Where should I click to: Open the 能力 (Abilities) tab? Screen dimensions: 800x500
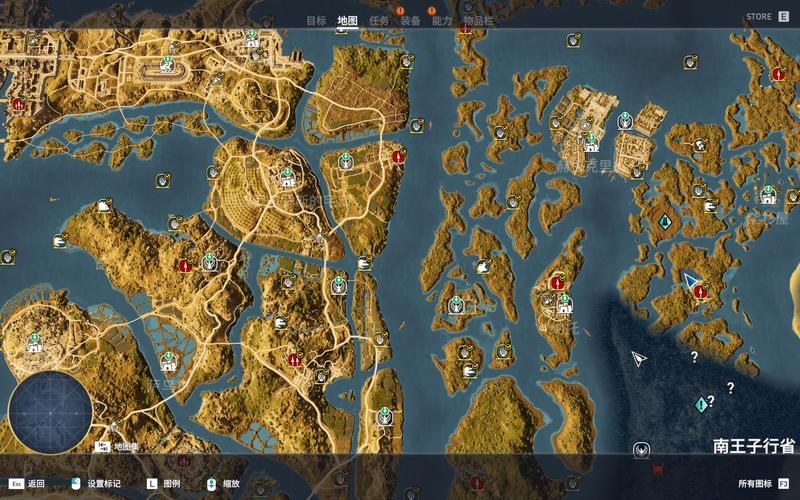tap(442, 20)
